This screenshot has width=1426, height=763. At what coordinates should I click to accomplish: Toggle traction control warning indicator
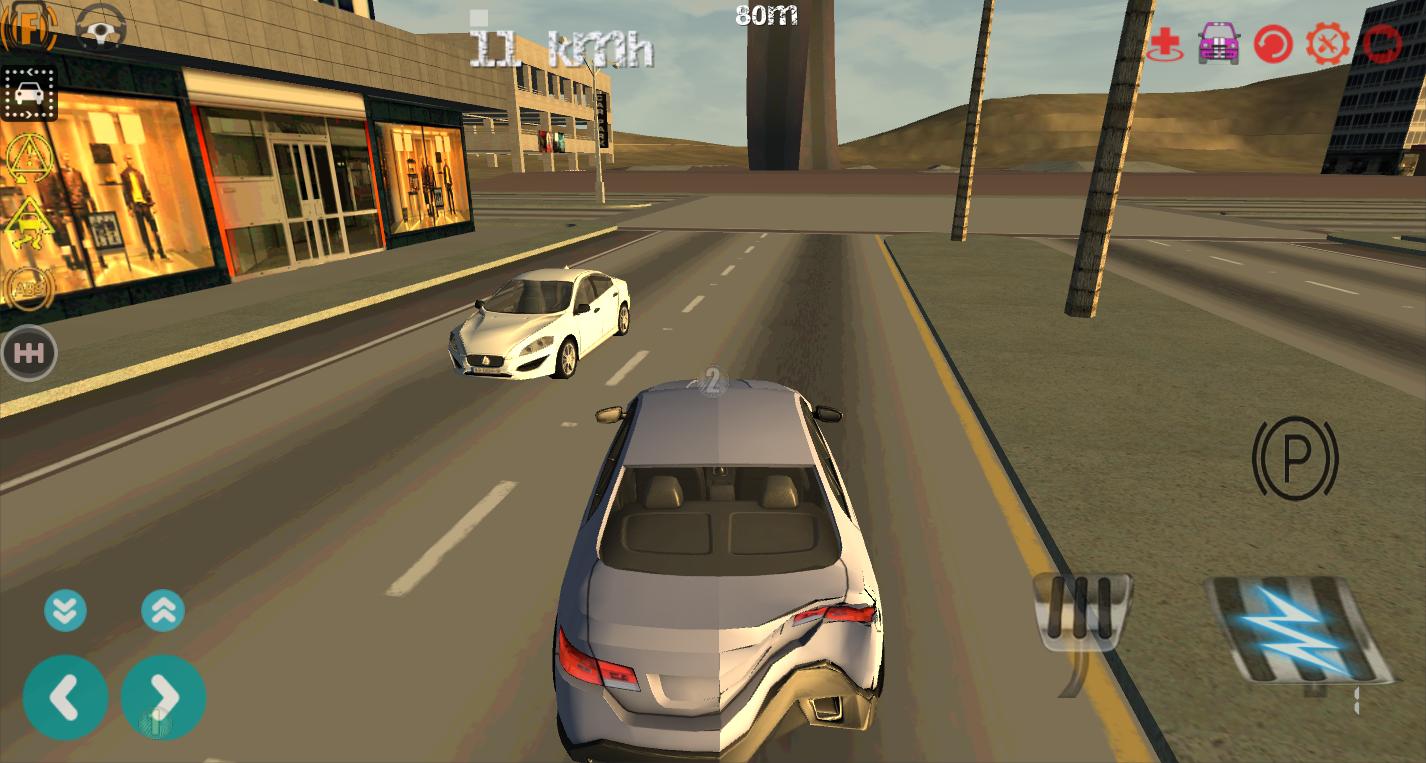[x=29, y=222]
